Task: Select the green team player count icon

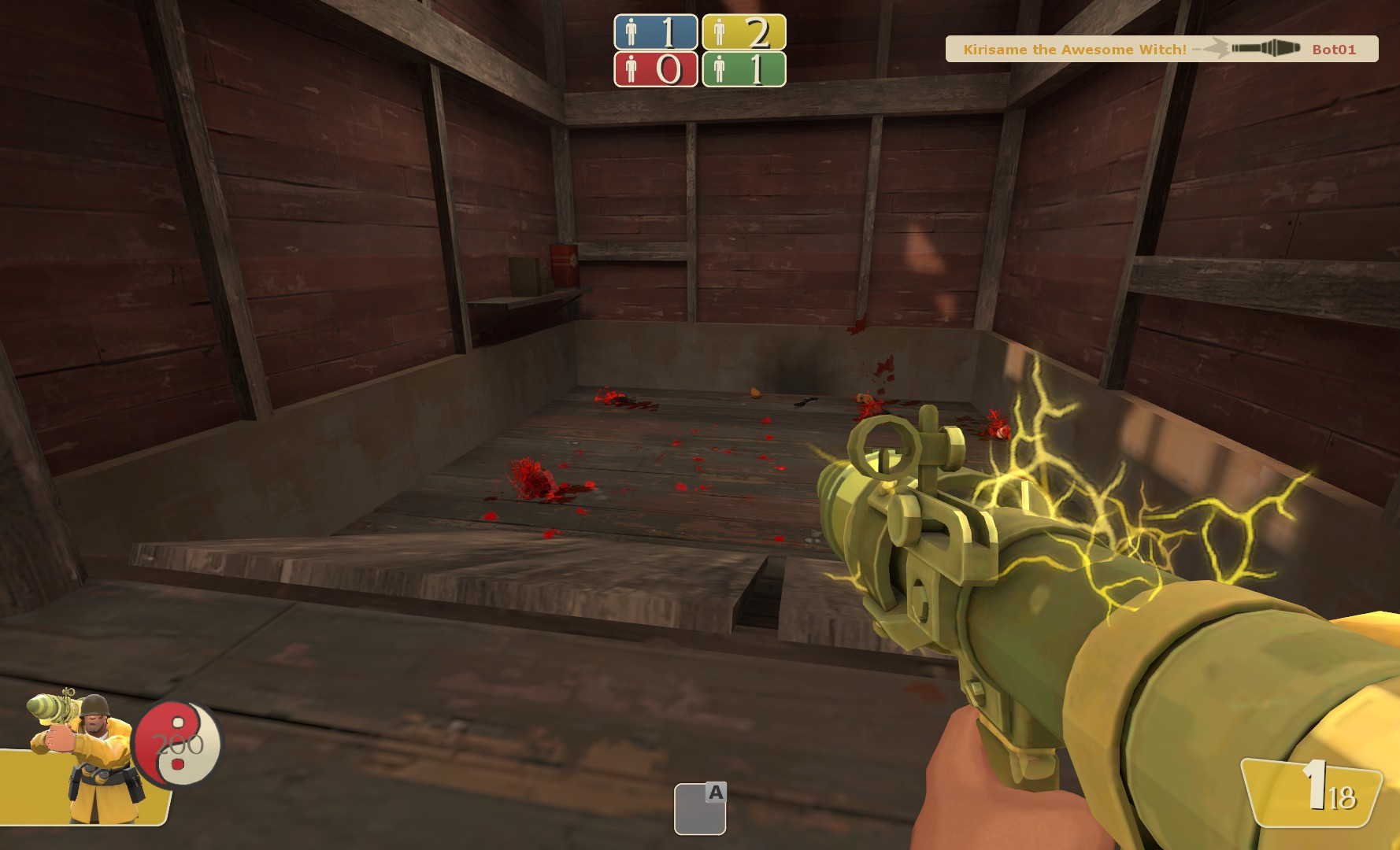Action: click(719, 71)
